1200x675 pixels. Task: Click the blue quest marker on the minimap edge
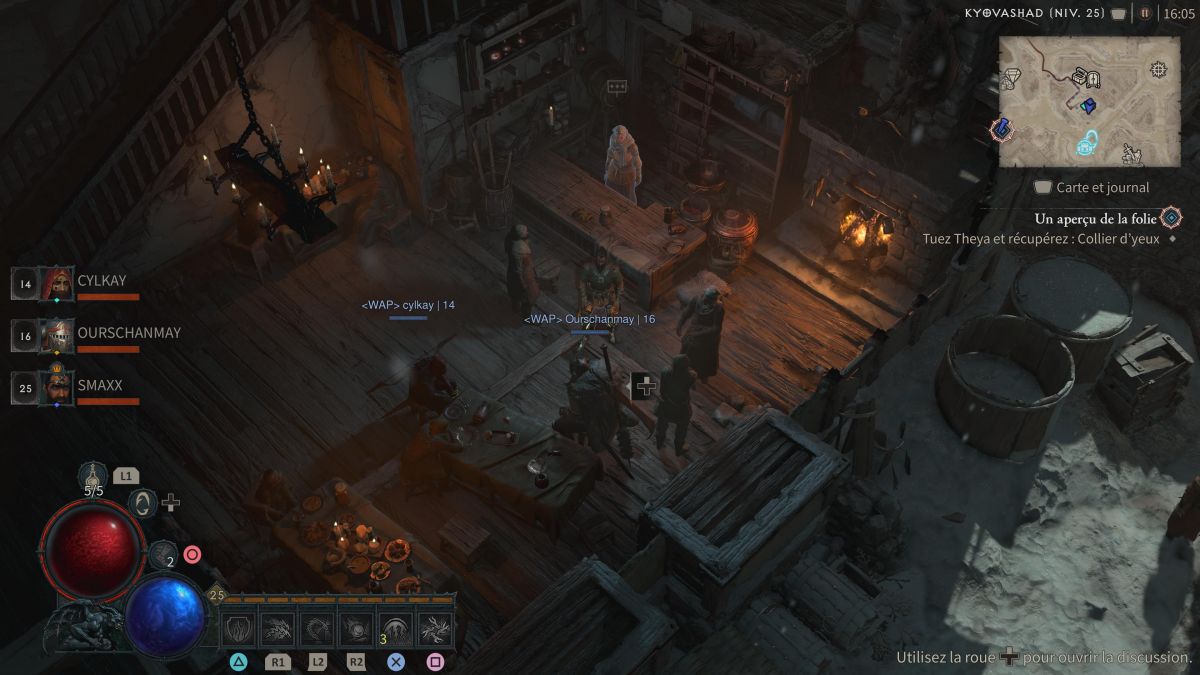[1001, 129]
